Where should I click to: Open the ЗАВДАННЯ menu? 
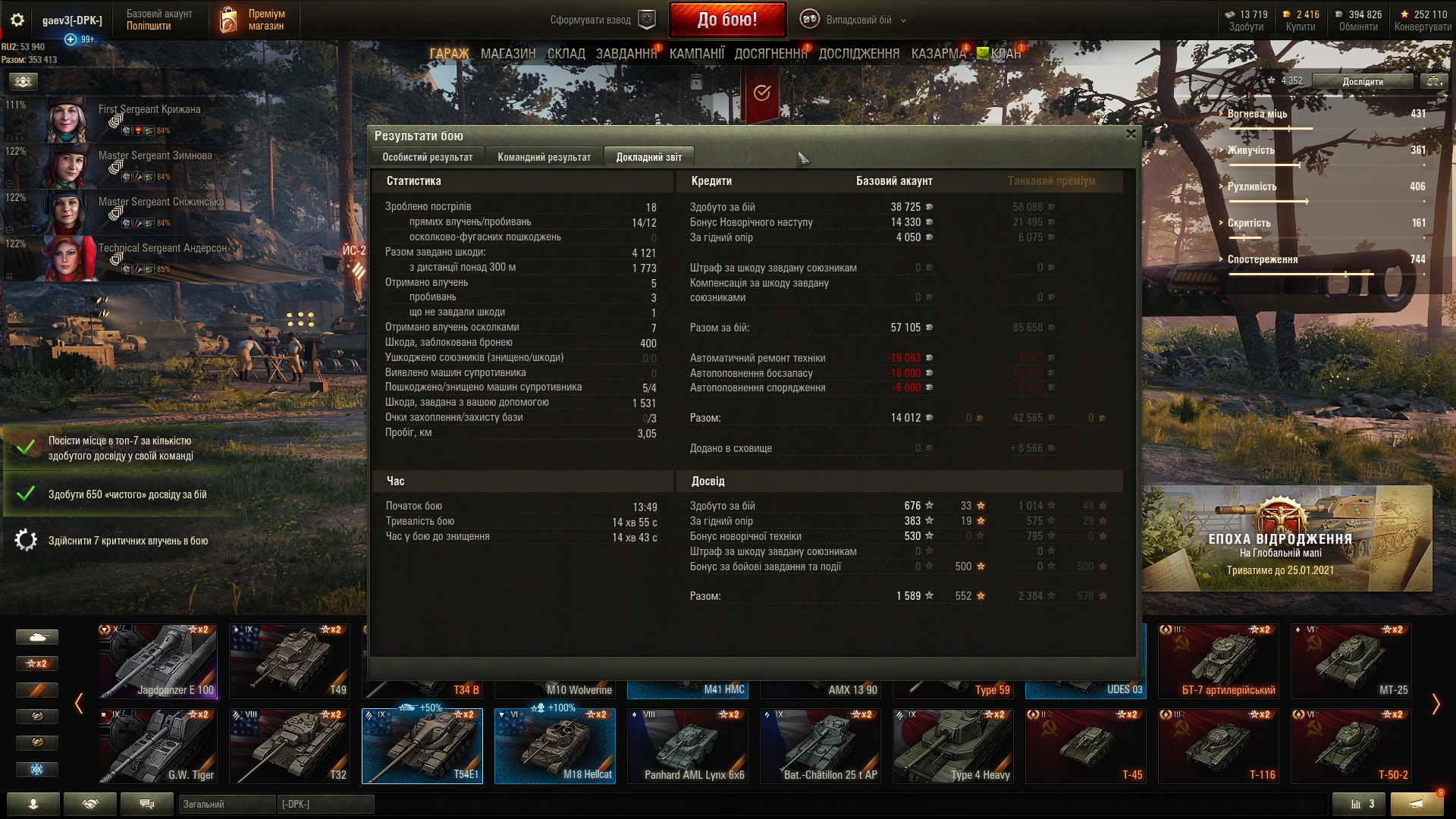(x=626, y=54)
